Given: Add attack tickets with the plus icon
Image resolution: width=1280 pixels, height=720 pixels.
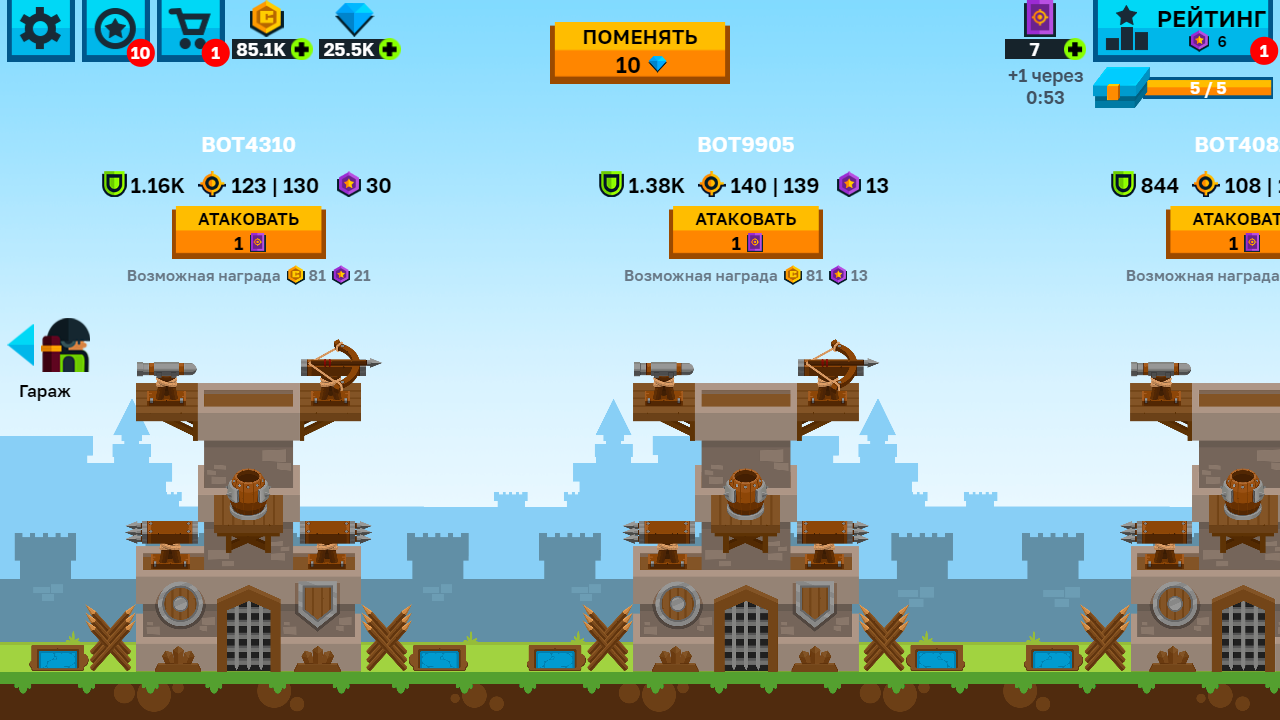Looking at the screenshot, I should pos(1073,47).
